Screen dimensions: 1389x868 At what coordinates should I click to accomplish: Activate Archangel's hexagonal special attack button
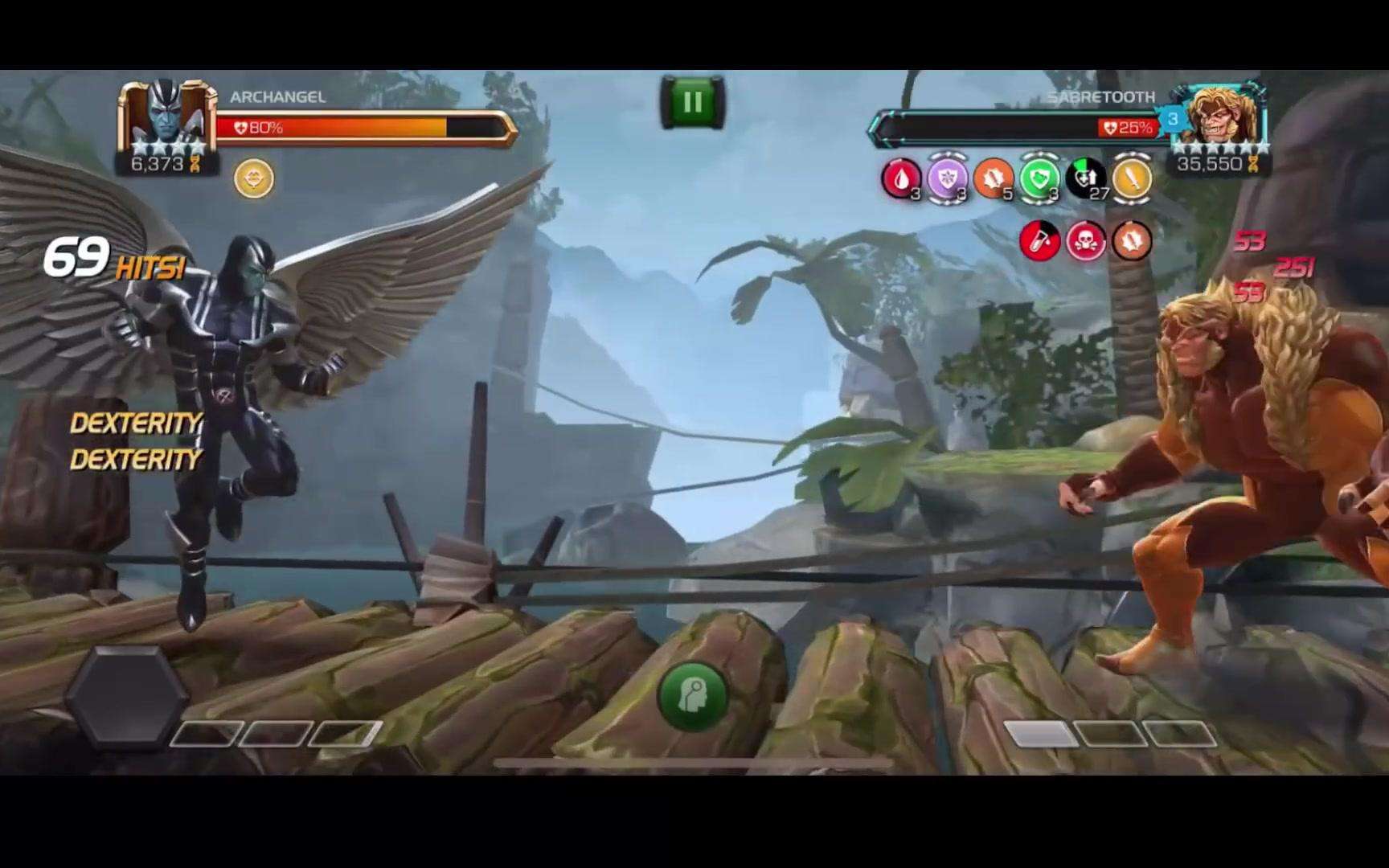coord(126,697)
